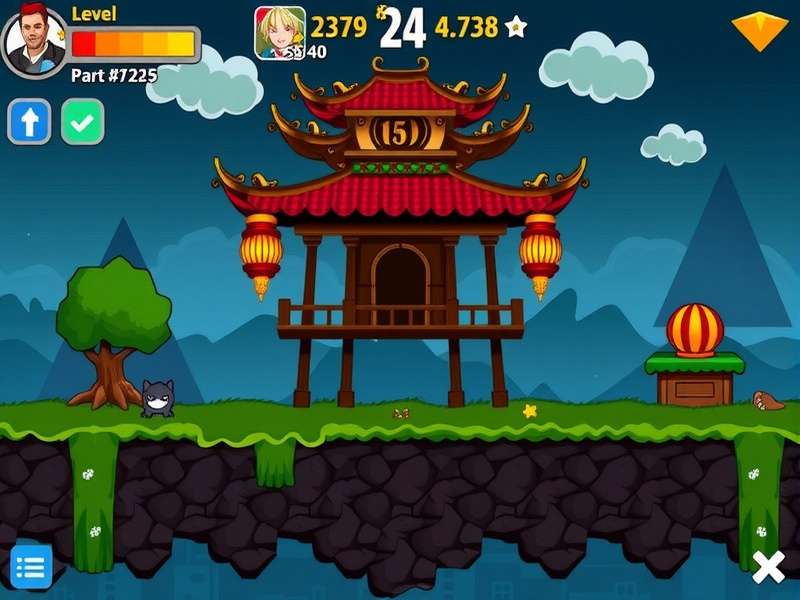This screenshot has height=600, width=800.
Task: Tap the green checkmark button
Action: (82, 122)
